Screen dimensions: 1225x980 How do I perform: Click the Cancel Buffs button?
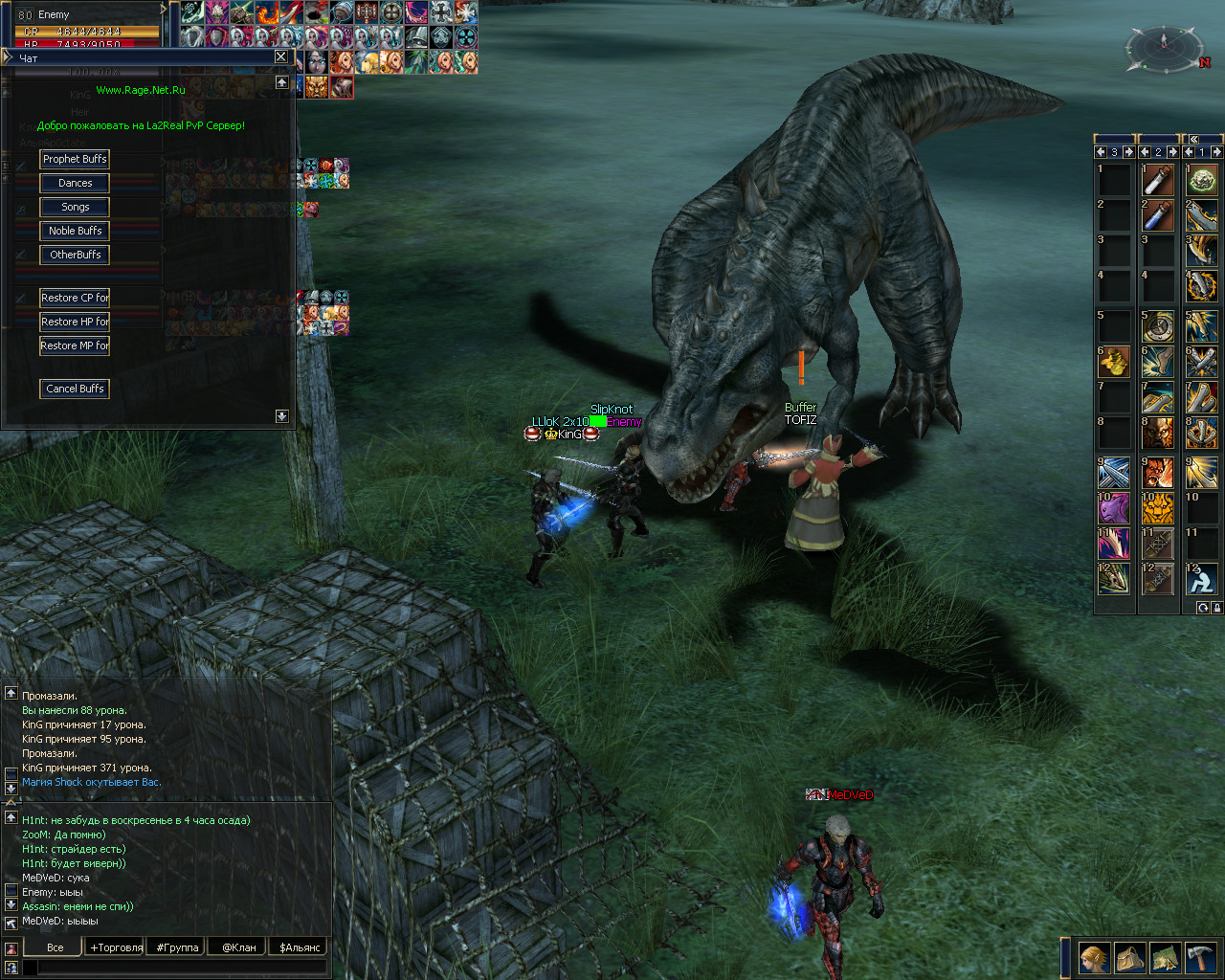(75, 389)
